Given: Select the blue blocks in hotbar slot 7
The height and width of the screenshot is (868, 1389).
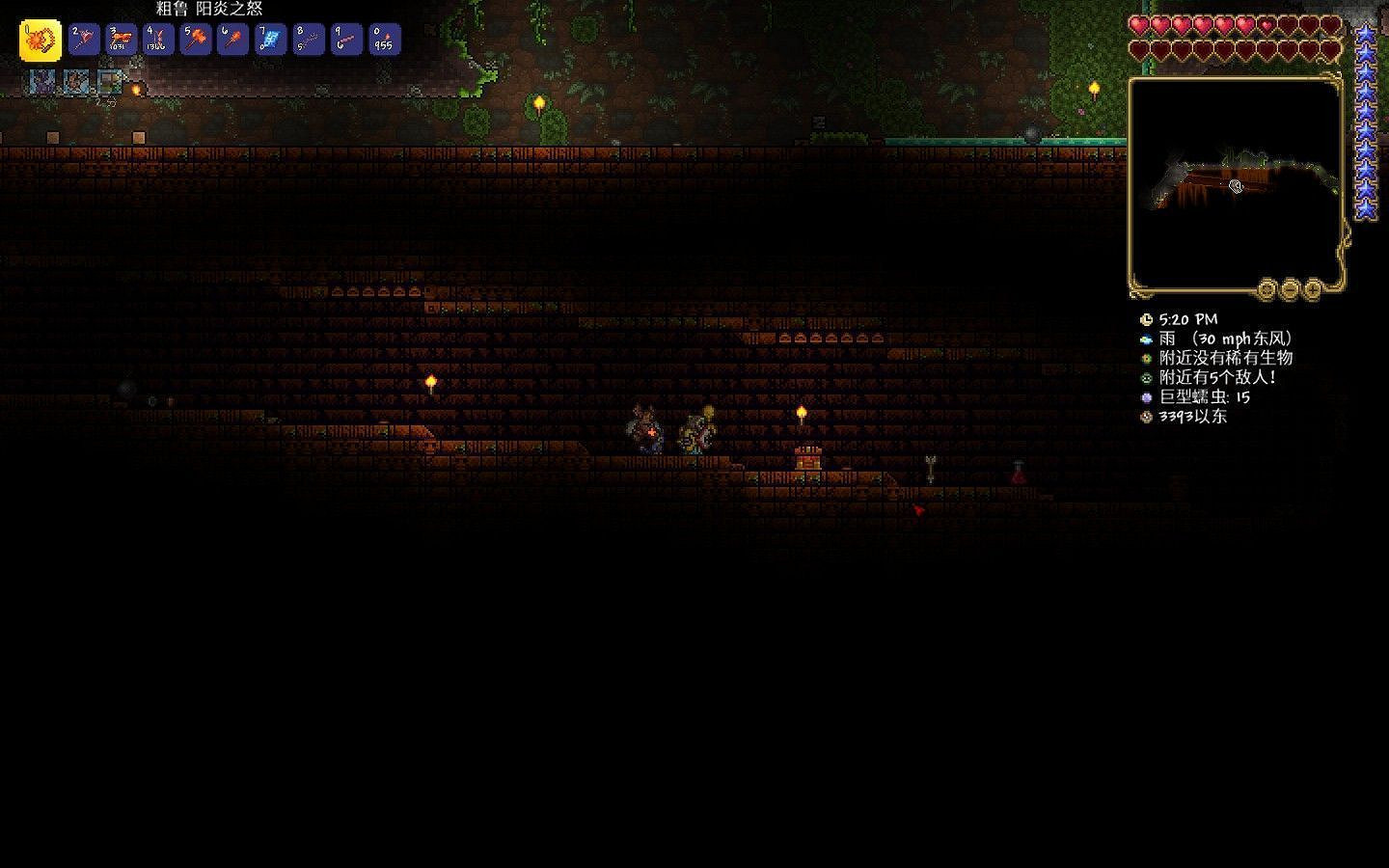Looking at the screenshot, I should pyautogui.click(x=270, y=40).
